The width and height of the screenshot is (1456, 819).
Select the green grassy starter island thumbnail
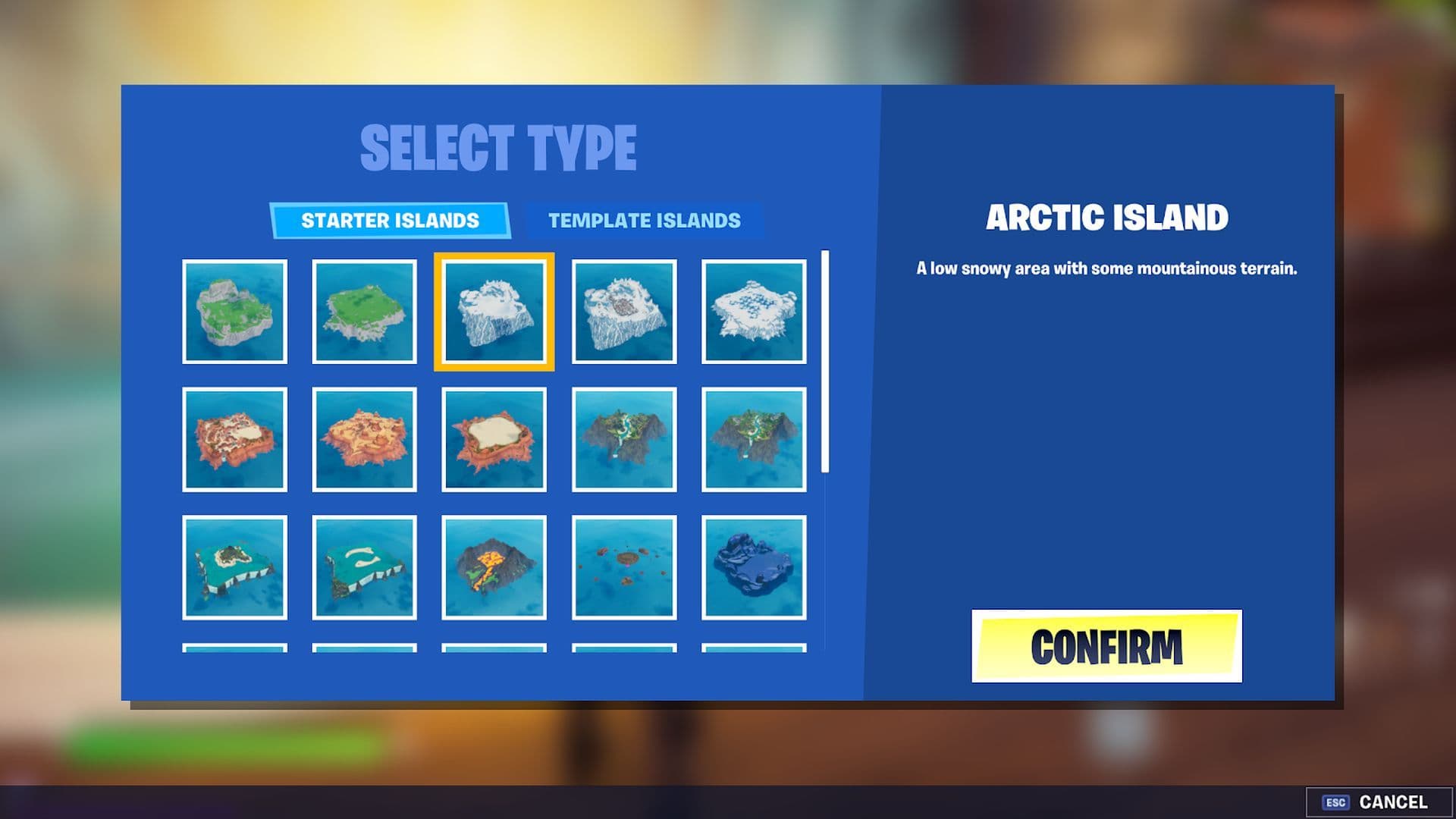pos(235,311)
